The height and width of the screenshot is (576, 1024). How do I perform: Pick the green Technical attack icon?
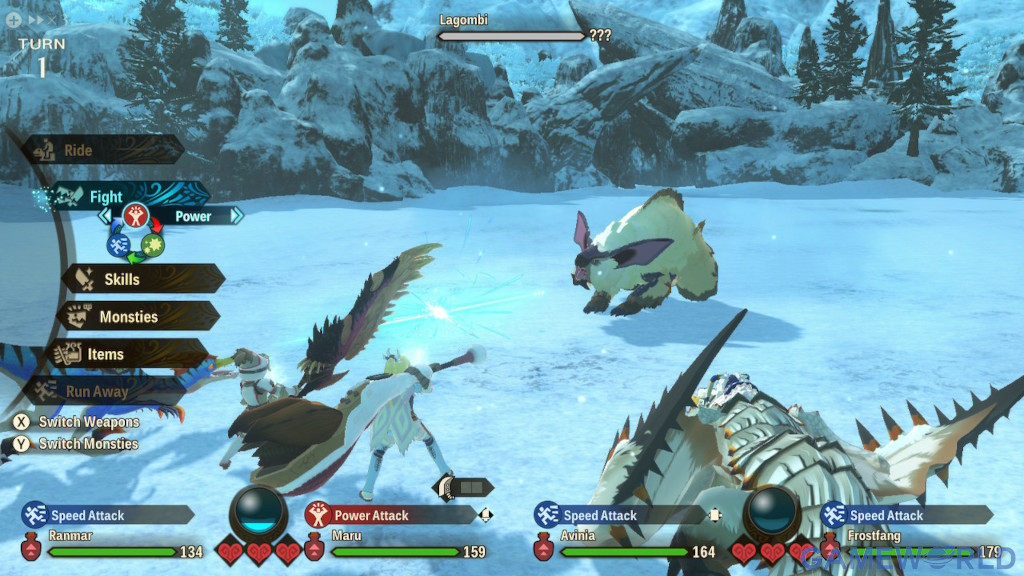(152, 243)
